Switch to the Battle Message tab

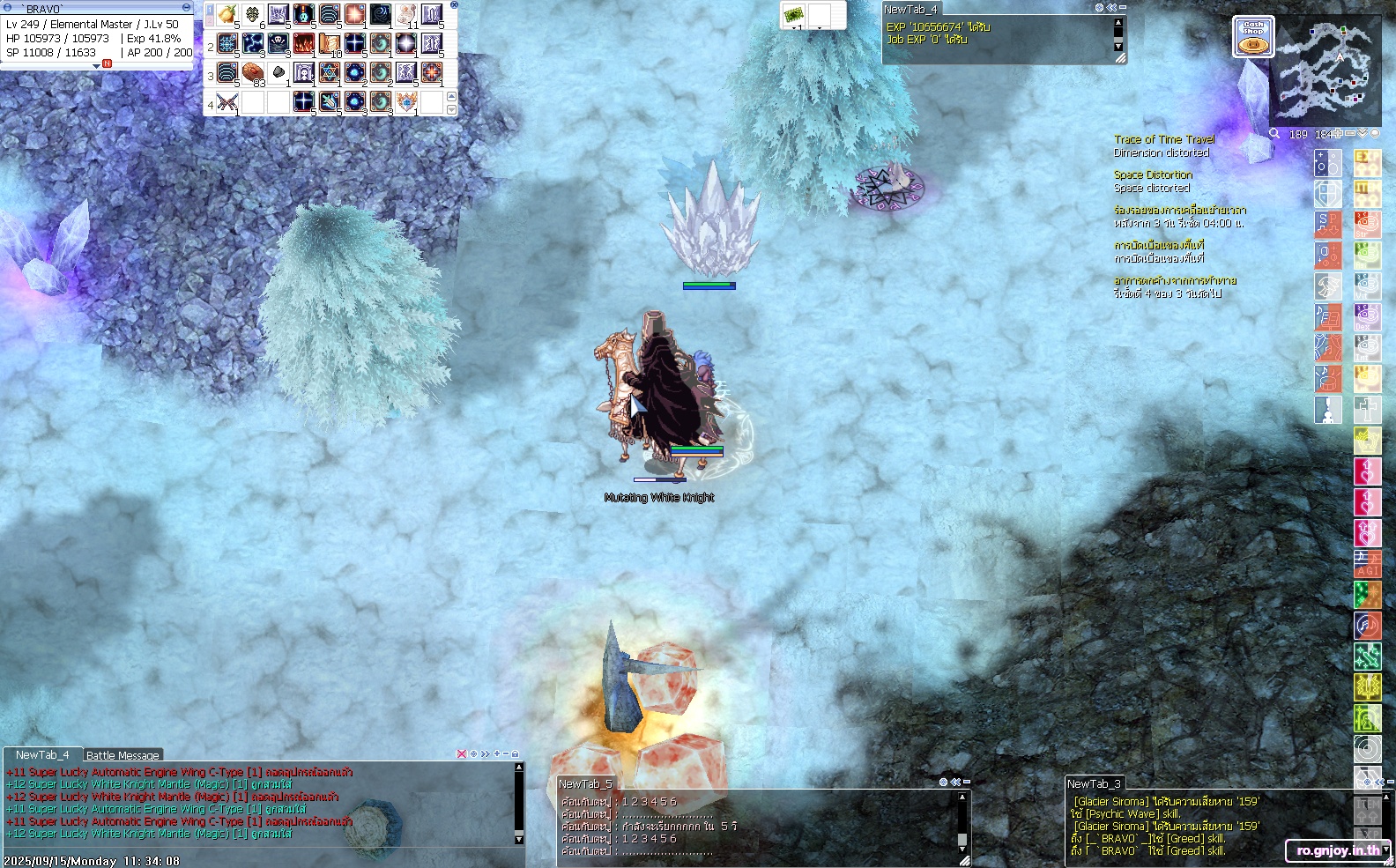click(123, 755)
